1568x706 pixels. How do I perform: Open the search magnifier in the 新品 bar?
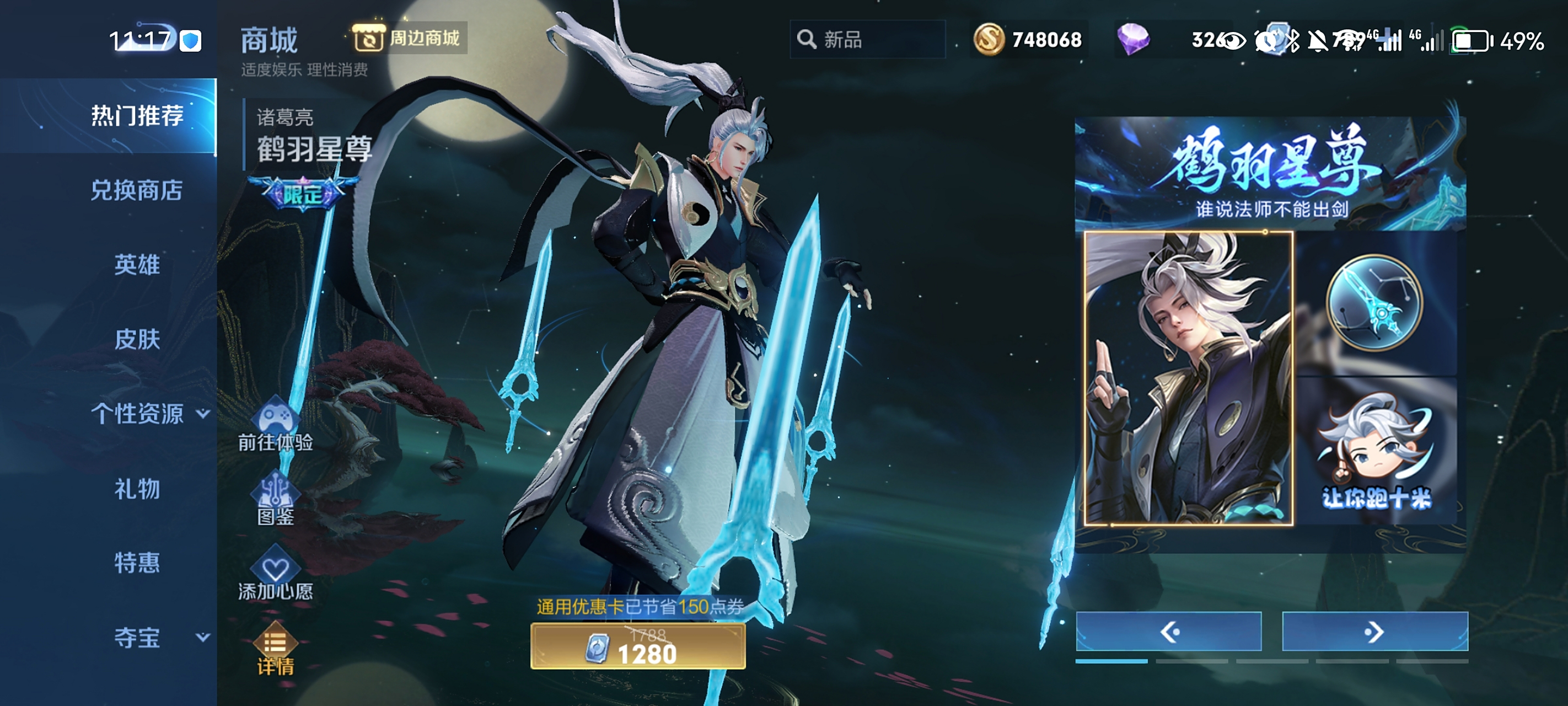[x=807, y=39]
